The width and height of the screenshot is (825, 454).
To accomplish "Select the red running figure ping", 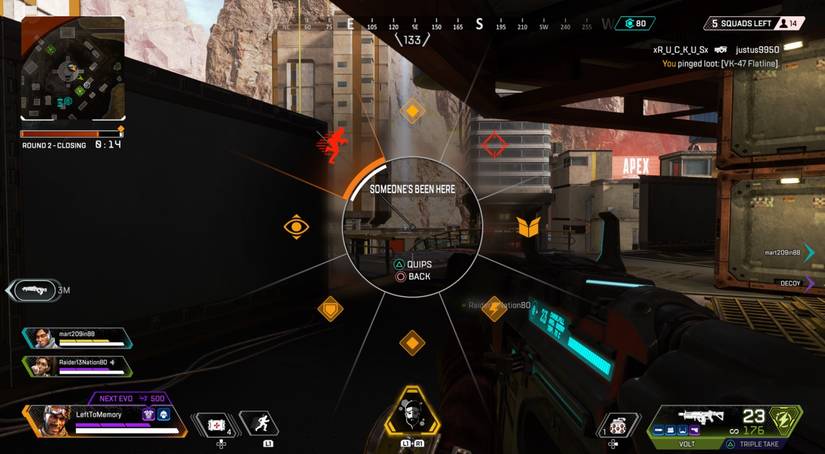I will [x=331, y=144].
